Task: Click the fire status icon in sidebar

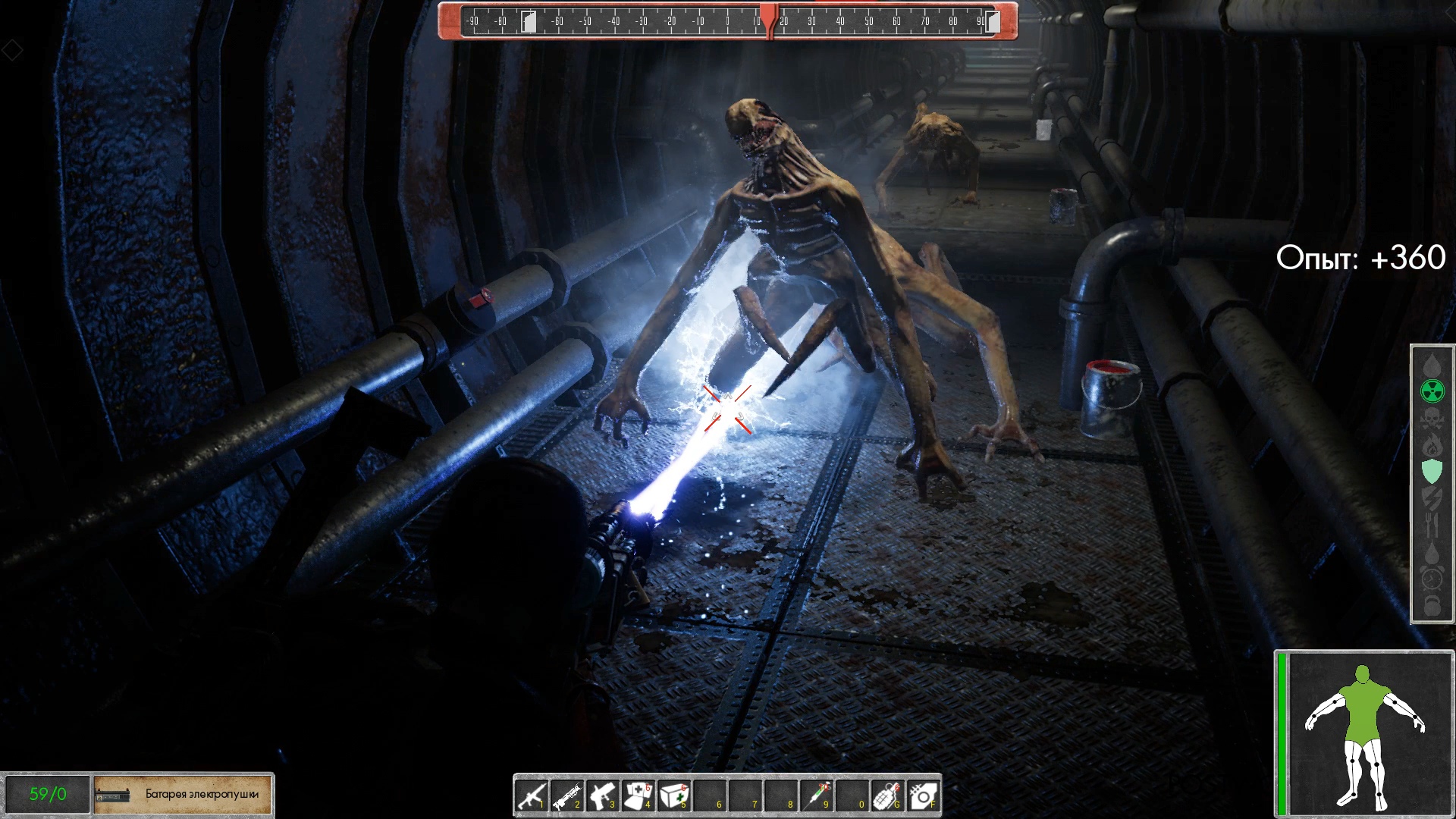Action: point(1432,445)
